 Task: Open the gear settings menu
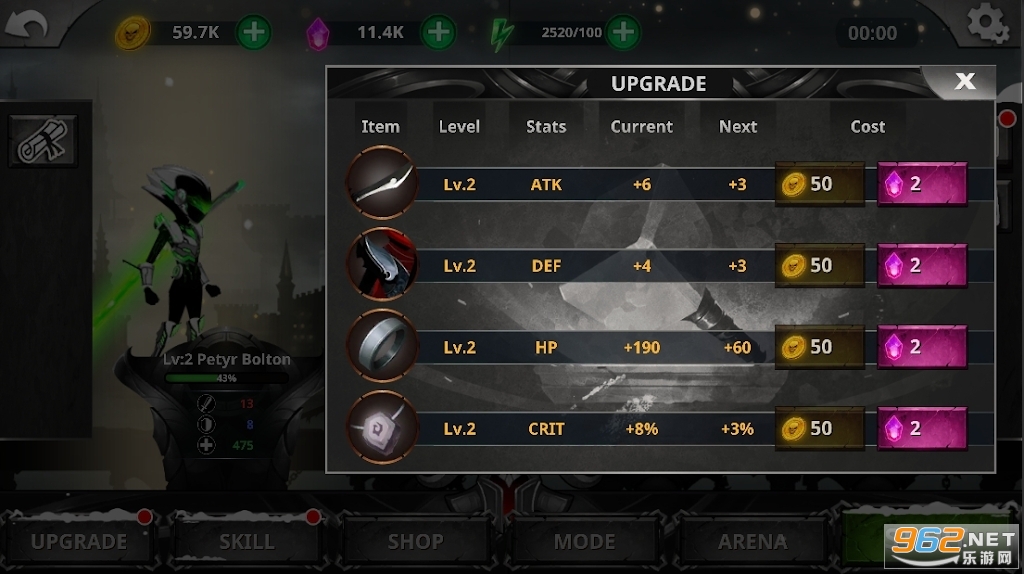(986, 26)
